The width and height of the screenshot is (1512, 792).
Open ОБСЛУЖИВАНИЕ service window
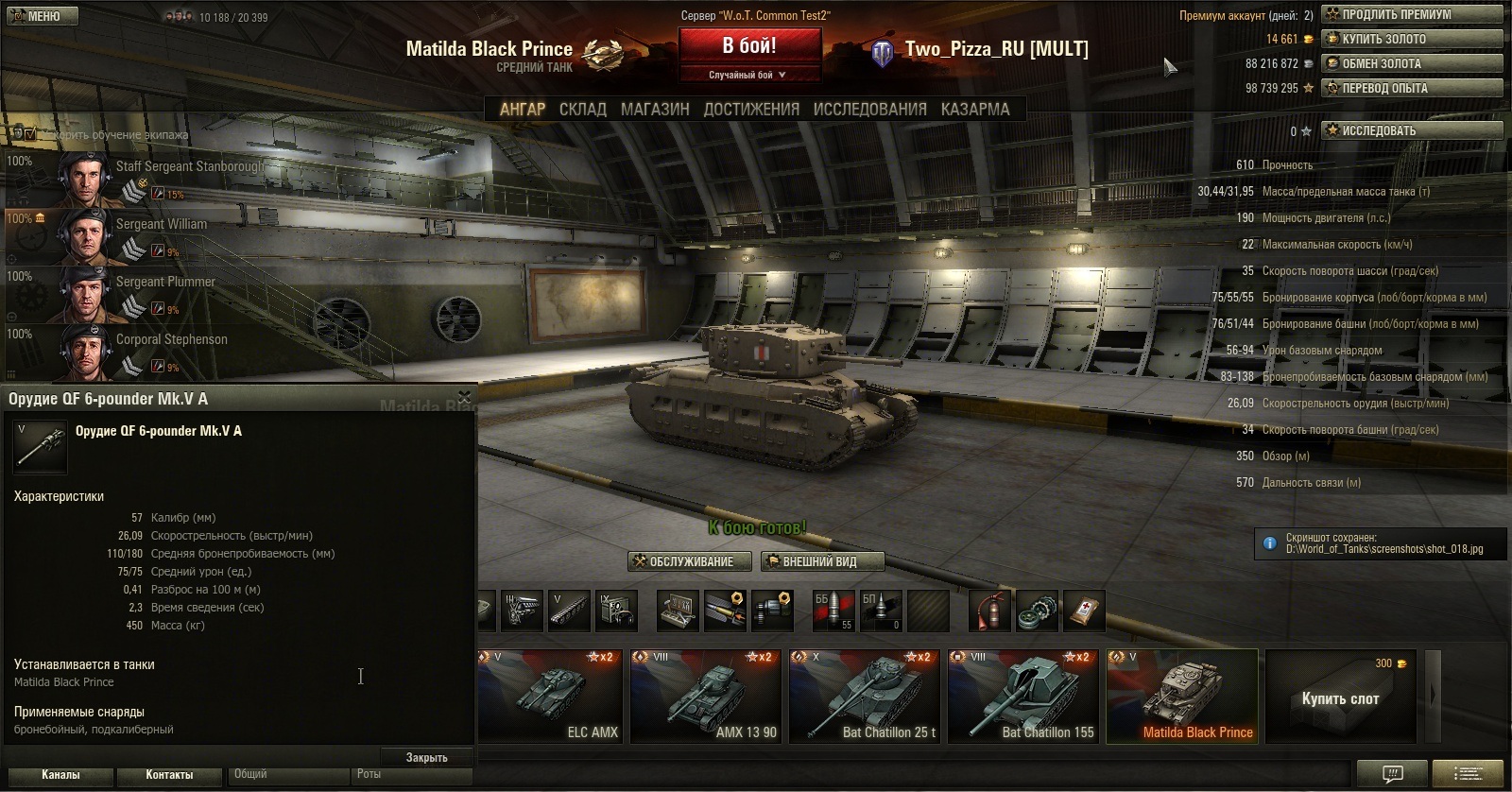coord(690,561)
